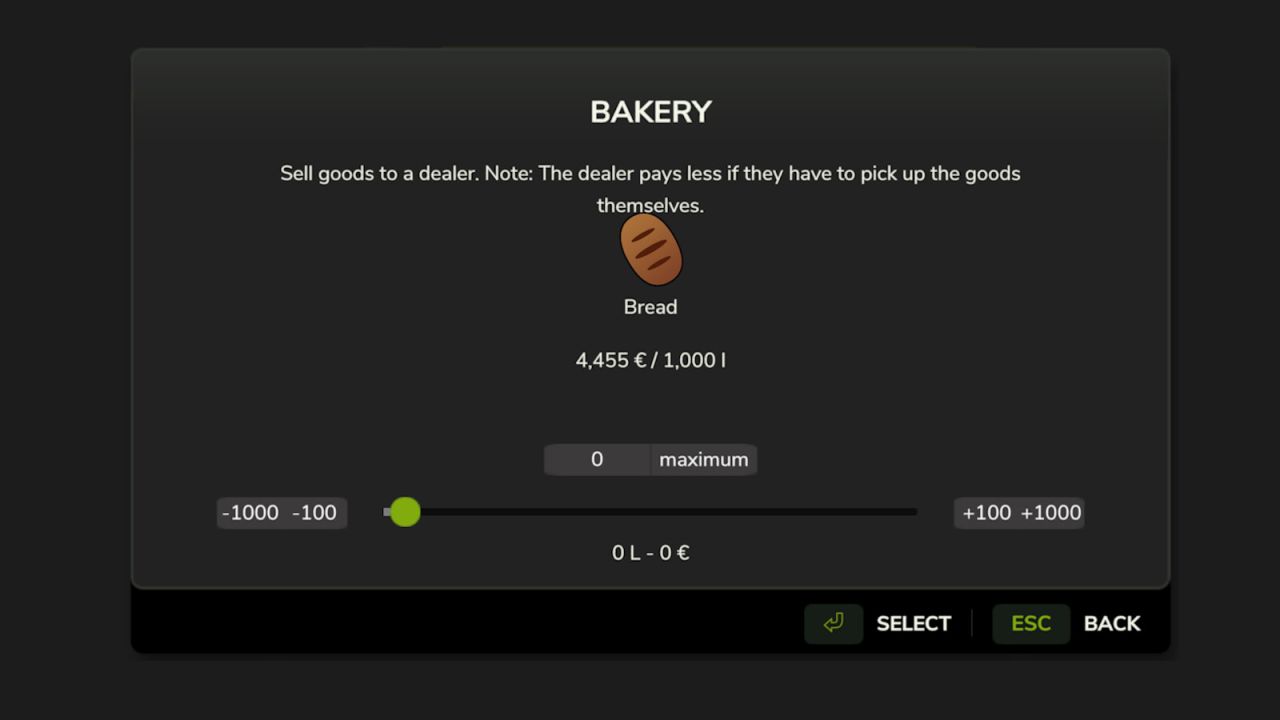The height and width of the screenshot is (720, 1280).
Task: Increase the quantity by +1000
Action: tap(1051, 513)
